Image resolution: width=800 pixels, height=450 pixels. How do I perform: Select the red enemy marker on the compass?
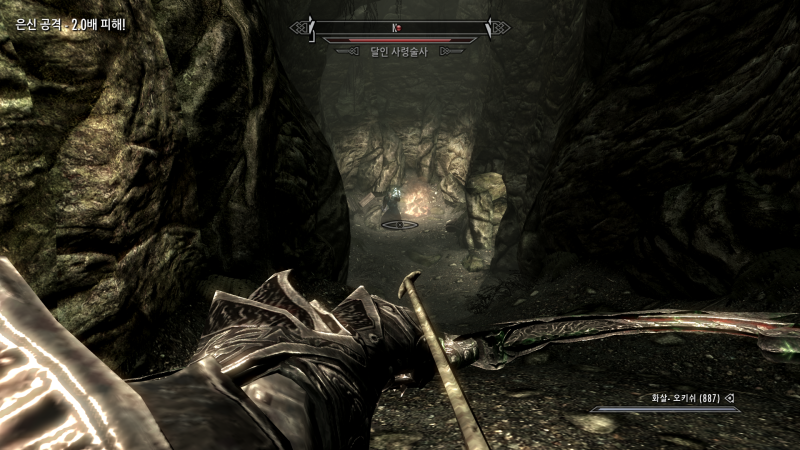tap(399, 27)
